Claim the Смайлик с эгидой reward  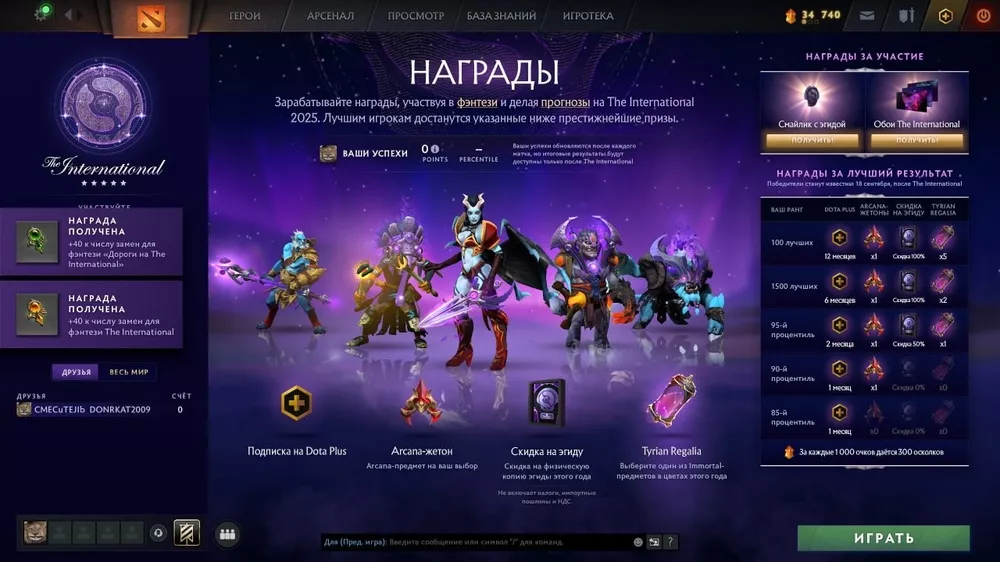tap(812, 141)
